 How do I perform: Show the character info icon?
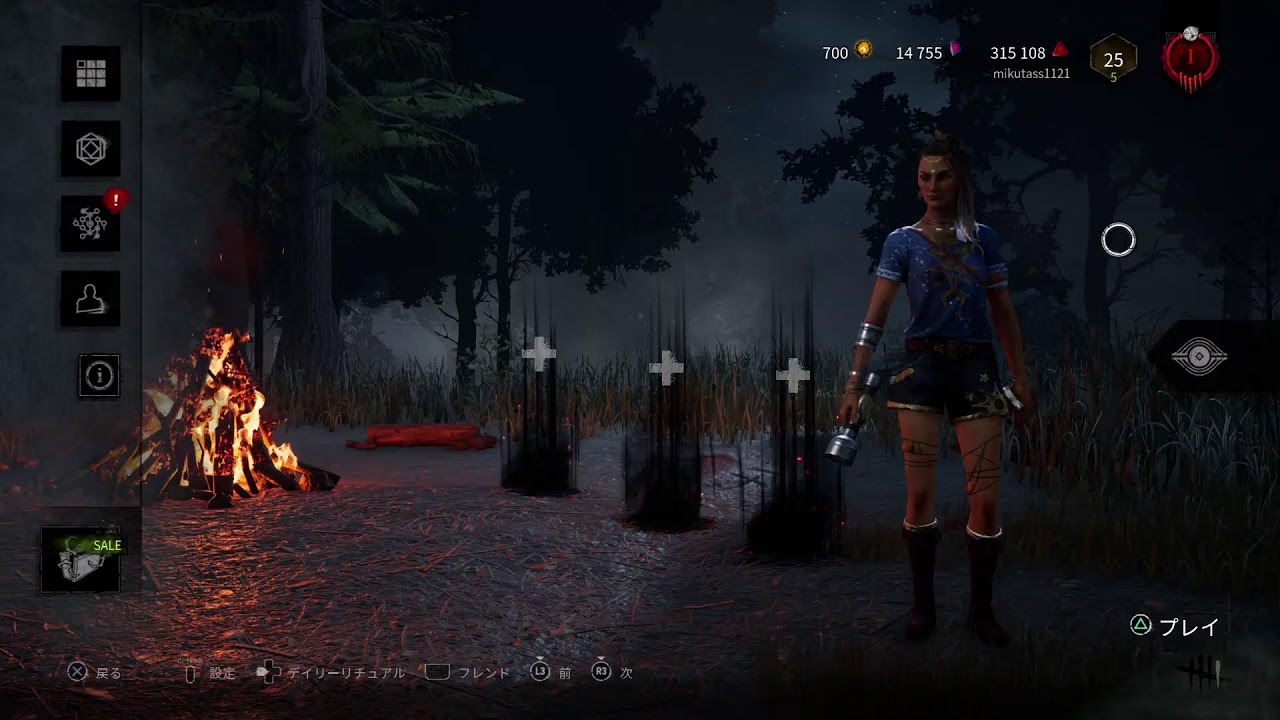(x=99, y=375)
